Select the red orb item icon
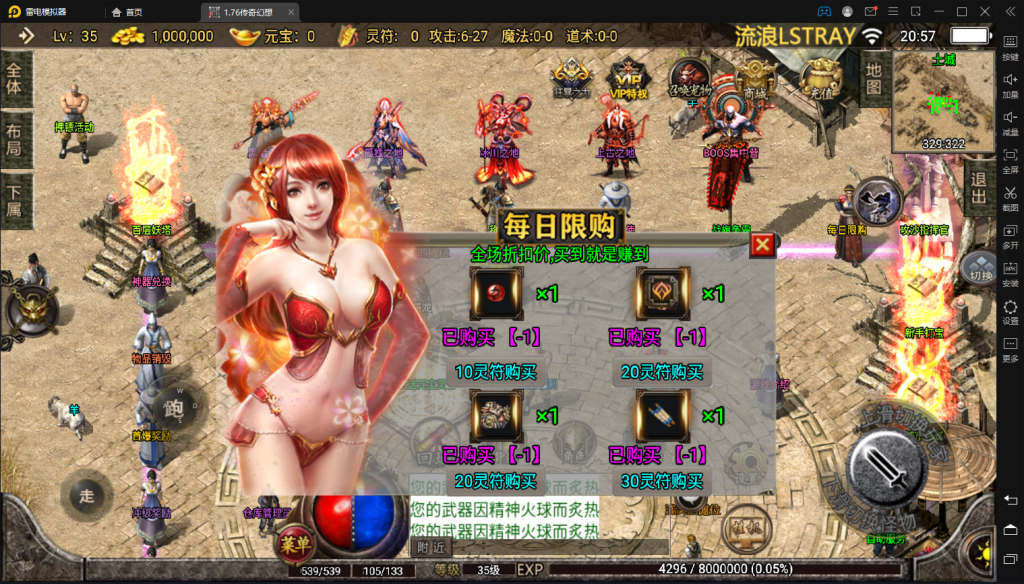 click(x=496, y=294)
